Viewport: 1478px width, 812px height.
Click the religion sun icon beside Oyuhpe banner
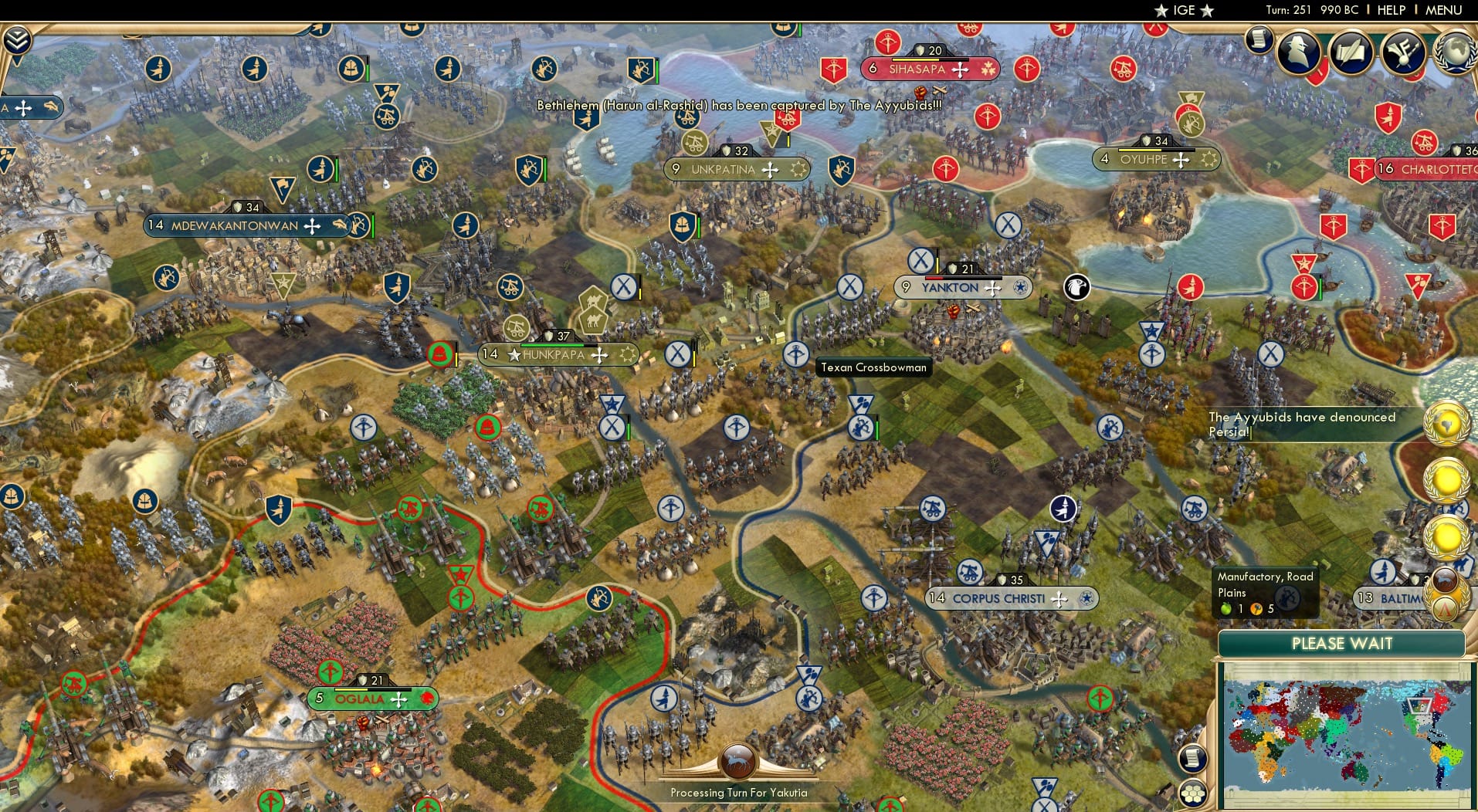click(1208, 159)
